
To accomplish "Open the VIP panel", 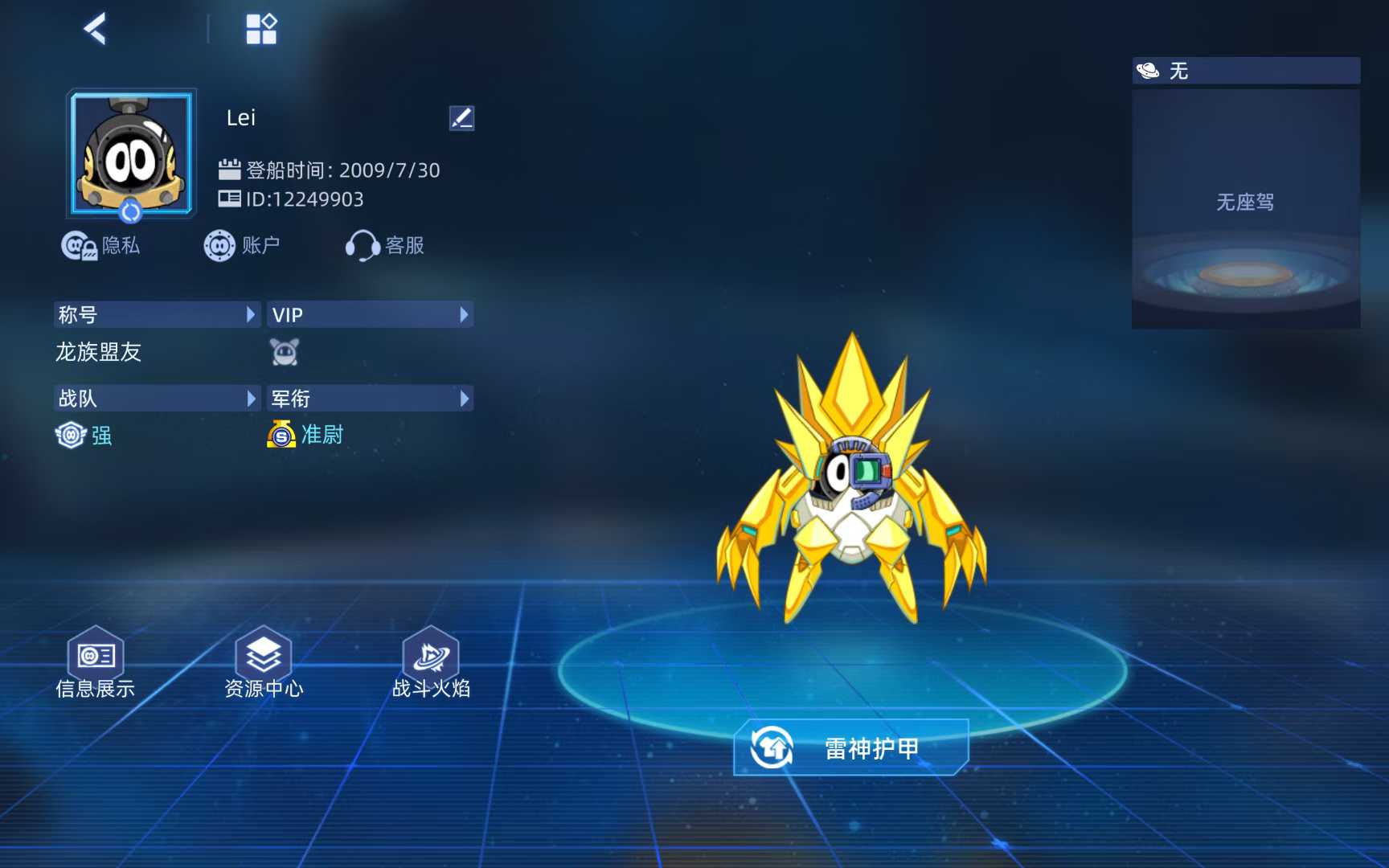I will (370, 315).
